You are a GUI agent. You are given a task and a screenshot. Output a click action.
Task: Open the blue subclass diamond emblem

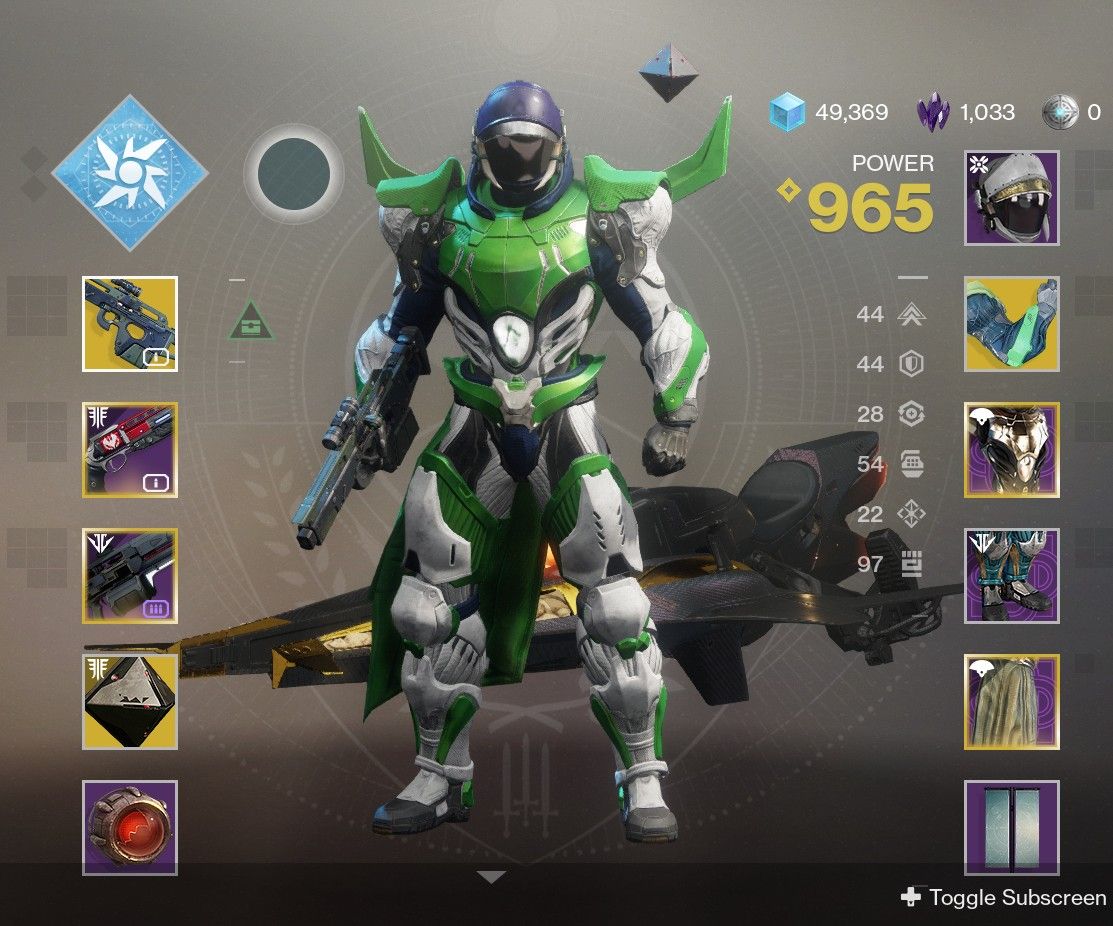(130, 174)
